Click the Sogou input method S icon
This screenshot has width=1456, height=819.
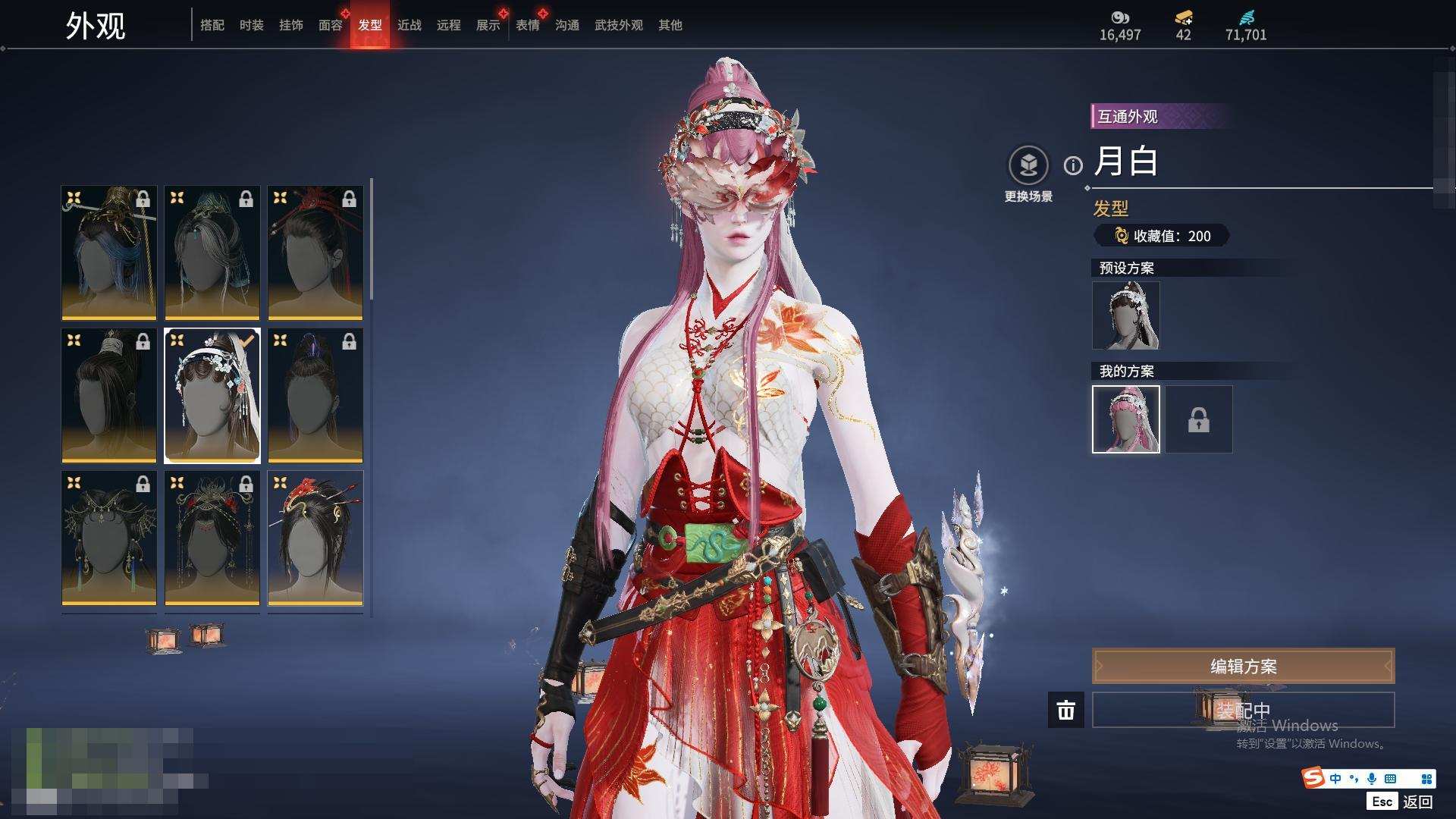(1313, 778)
